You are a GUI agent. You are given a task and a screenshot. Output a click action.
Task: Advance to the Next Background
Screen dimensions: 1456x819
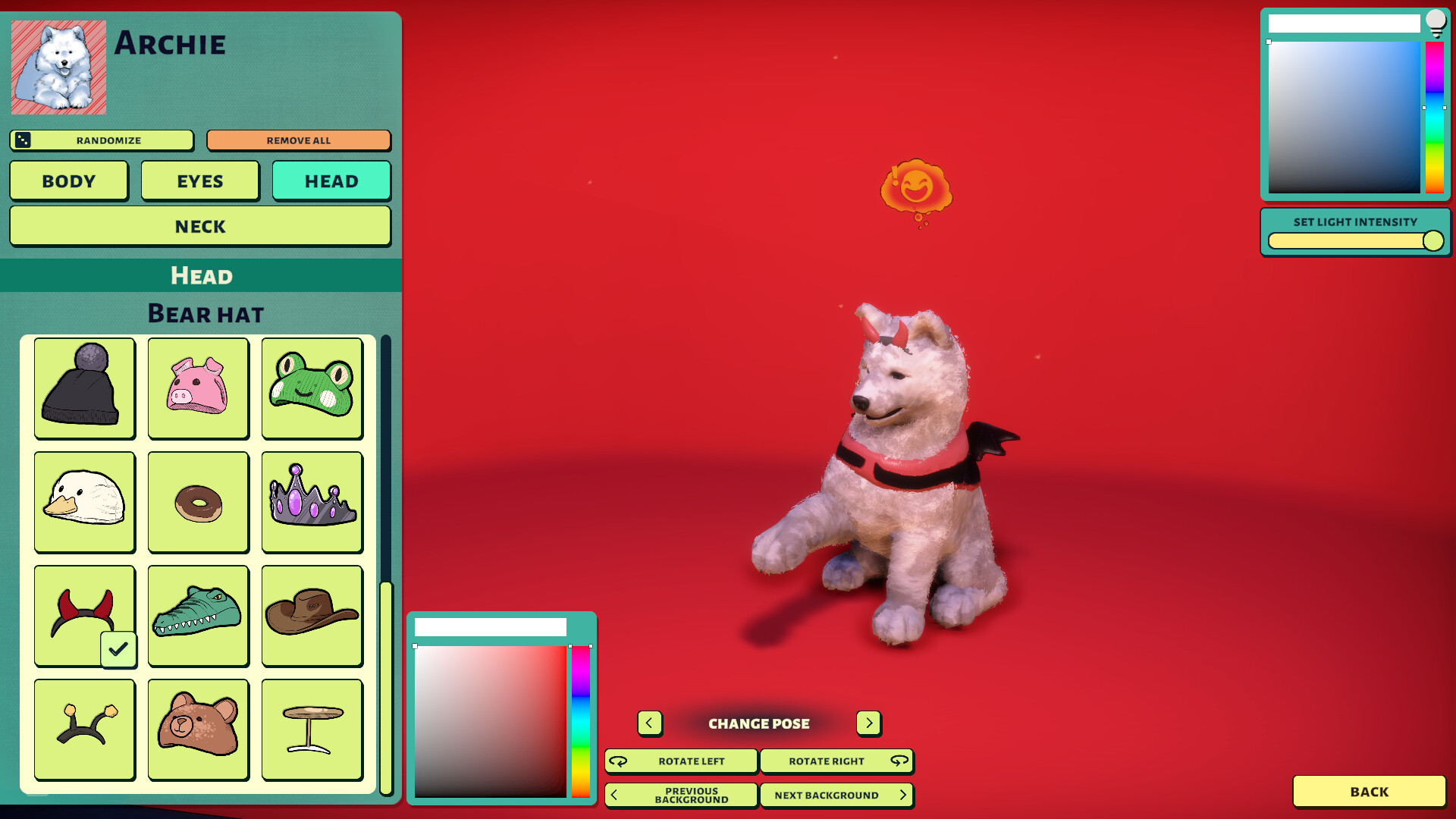[x=836, y=795]
